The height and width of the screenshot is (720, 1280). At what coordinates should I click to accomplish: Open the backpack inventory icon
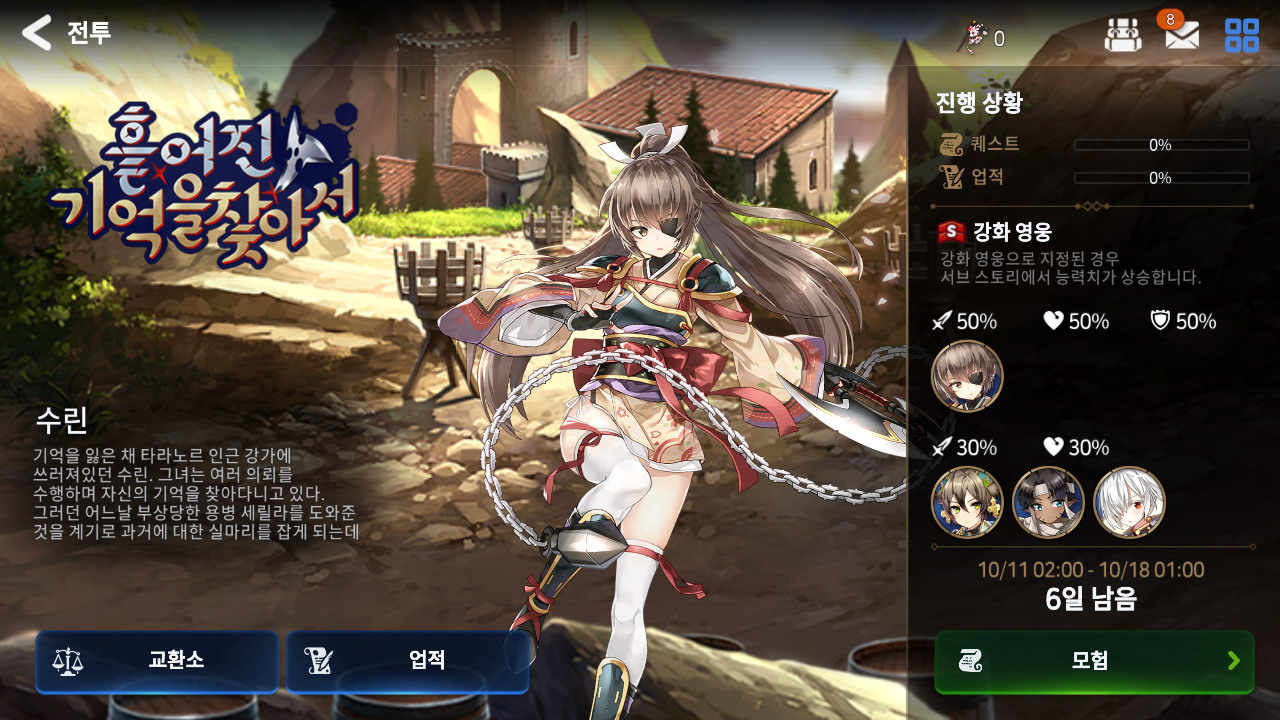[x=1122, y=36]
